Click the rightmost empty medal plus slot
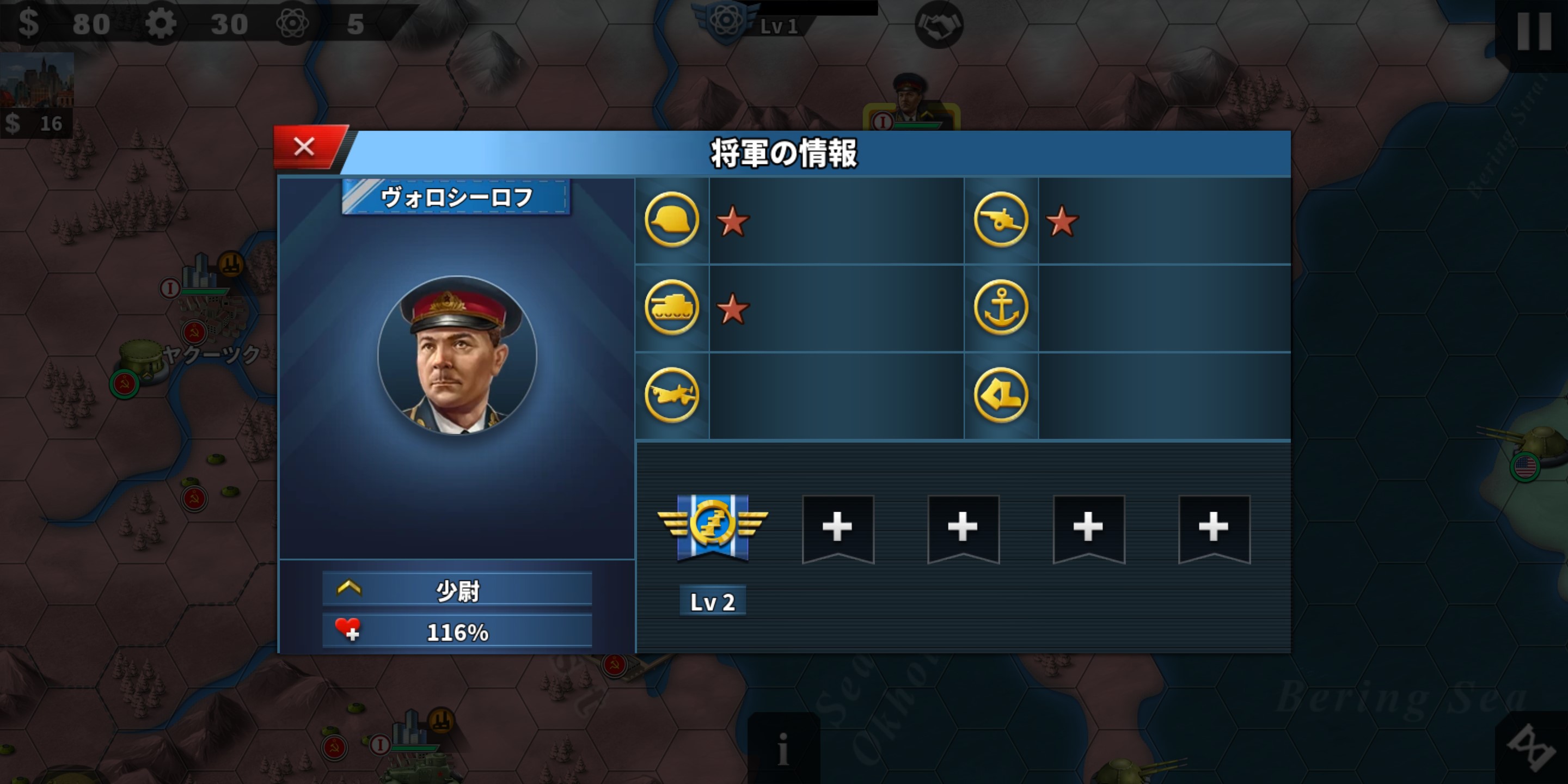The width and height of the screenshot is (1568, 784). (1213, 527)
